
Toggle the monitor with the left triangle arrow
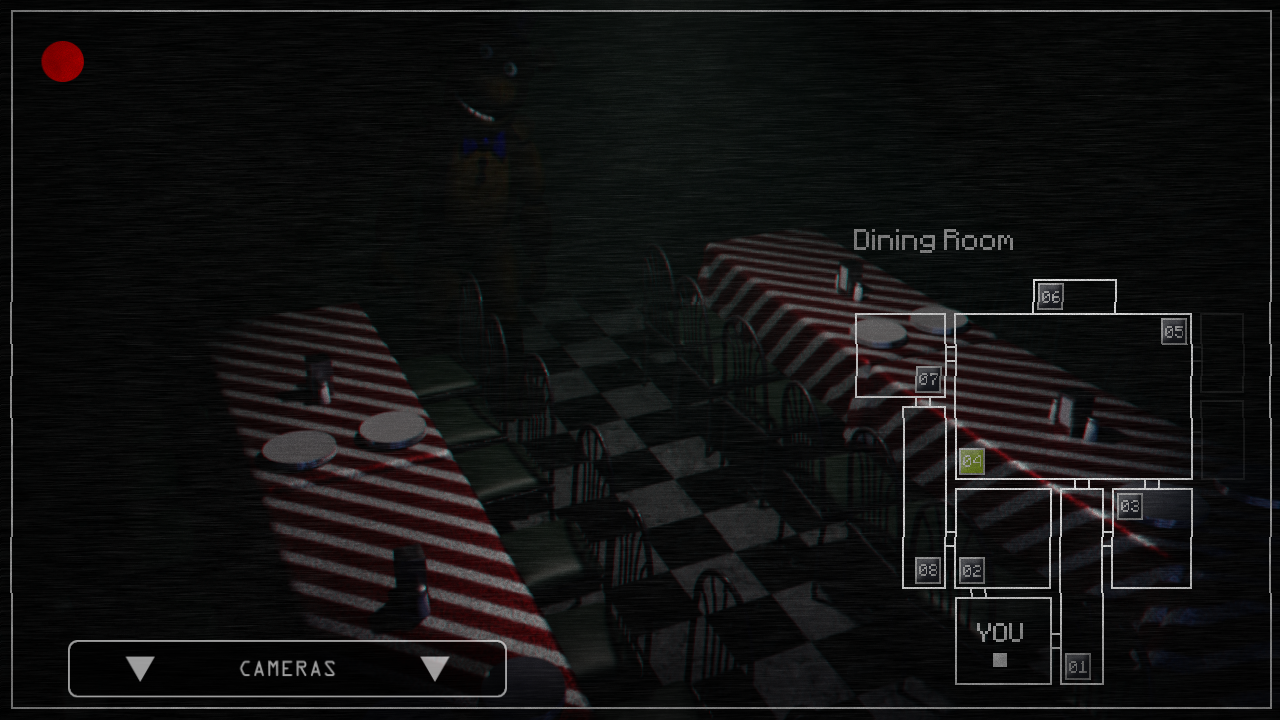140,668
